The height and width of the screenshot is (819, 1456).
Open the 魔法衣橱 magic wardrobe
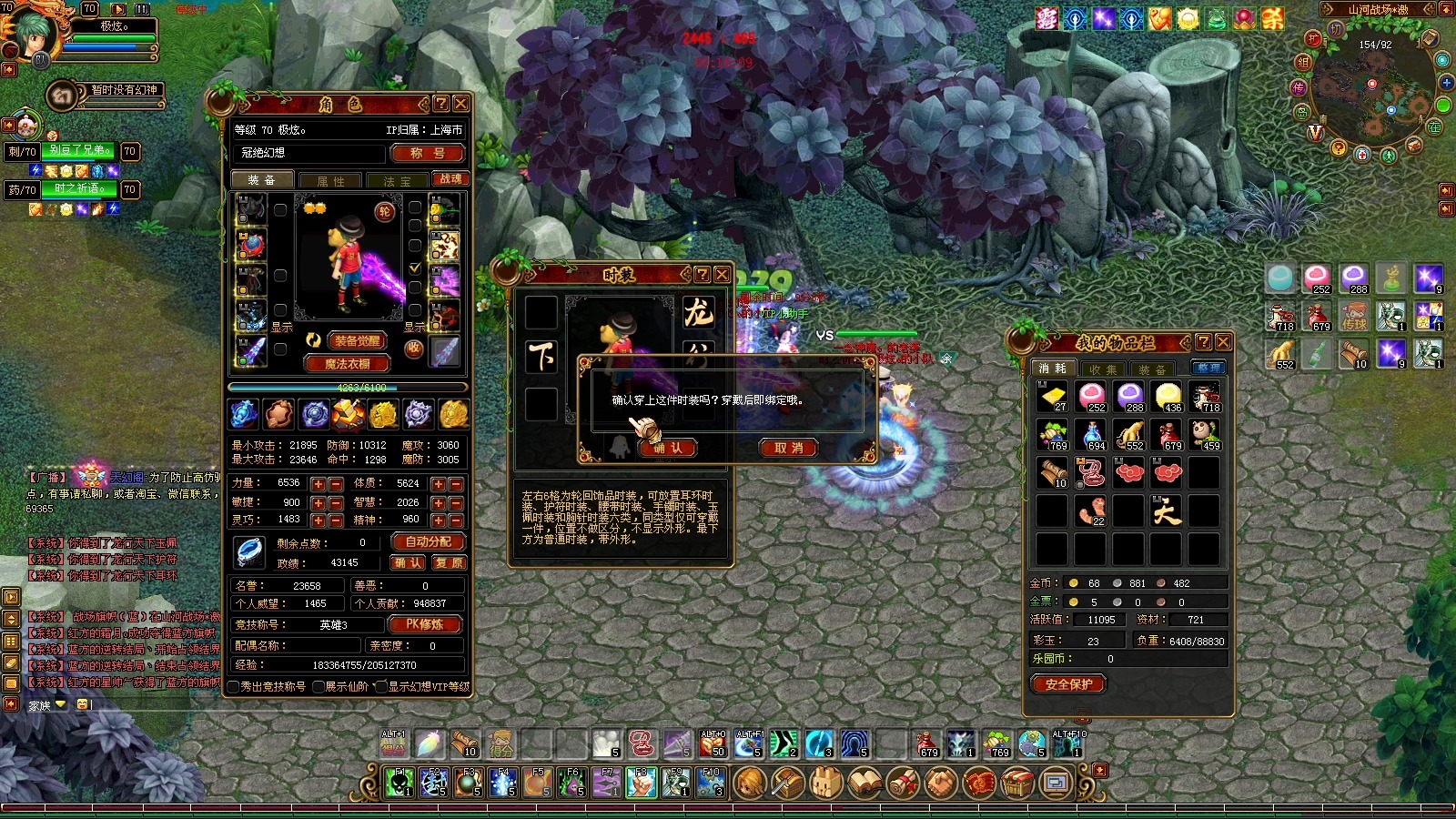pyautogui.click(x=347, y=363)
